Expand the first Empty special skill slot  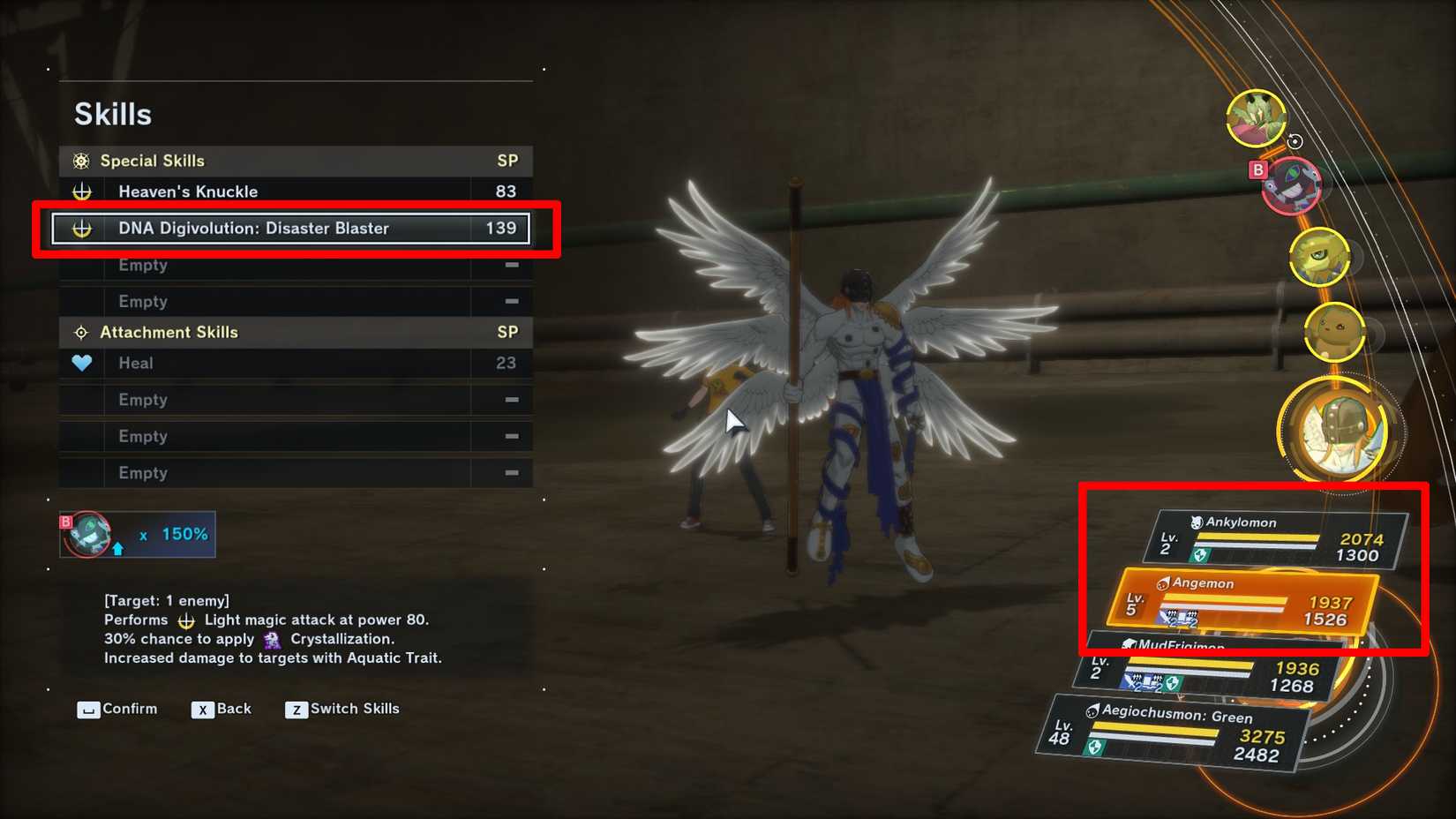pos(265,265)
